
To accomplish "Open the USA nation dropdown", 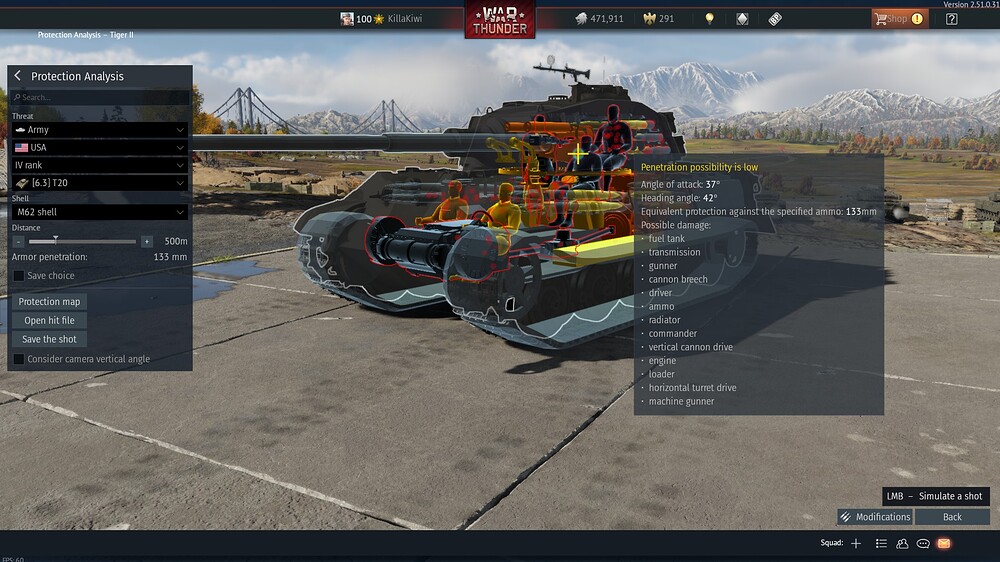I will point(99,147).
